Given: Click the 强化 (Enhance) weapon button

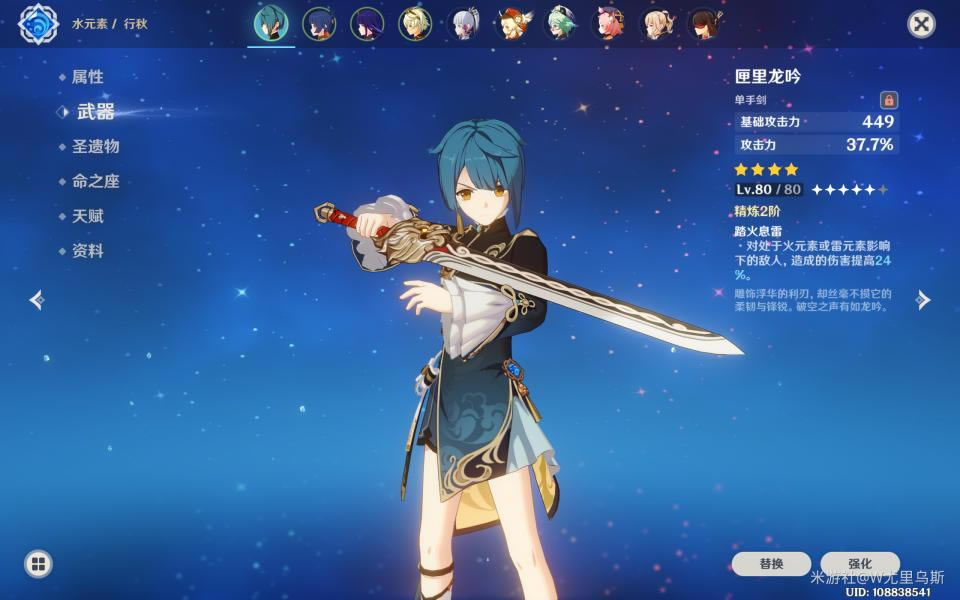Looking at the screenshot, I should (860, 564).
